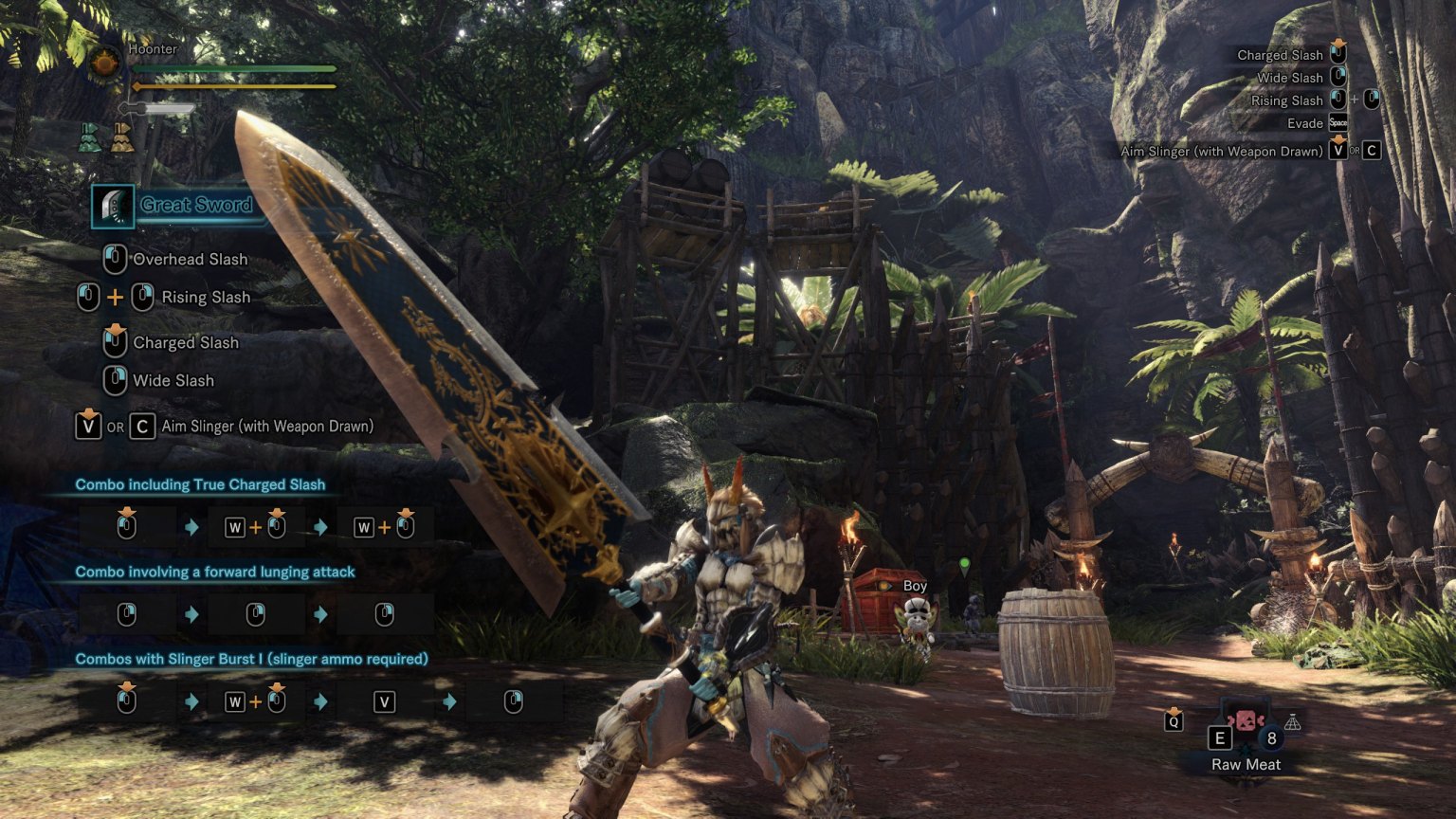This screenshot has width=1456, height=819.
Task: Click the C key button for Aim Slinger
Action: tap(141, 426)
